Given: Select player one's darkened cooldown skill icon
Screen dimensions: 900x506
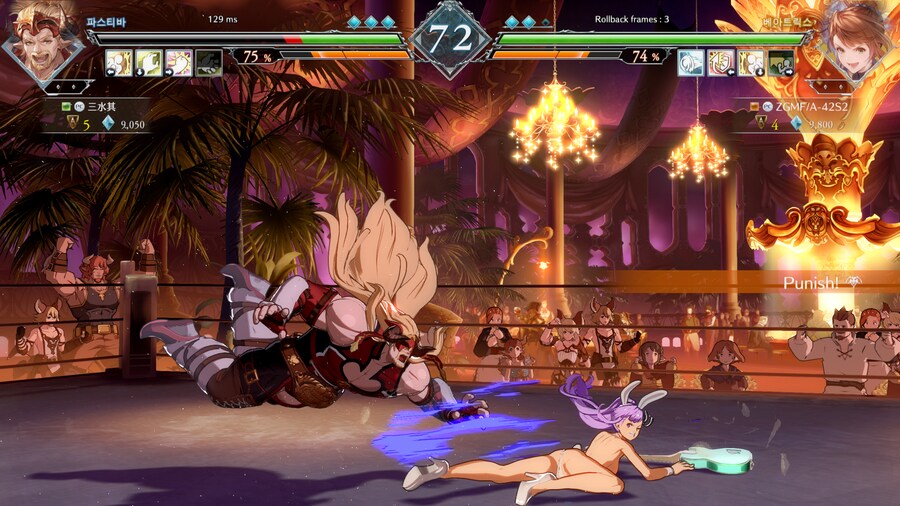Looking at the screenshot, I should tap(208, 63).
